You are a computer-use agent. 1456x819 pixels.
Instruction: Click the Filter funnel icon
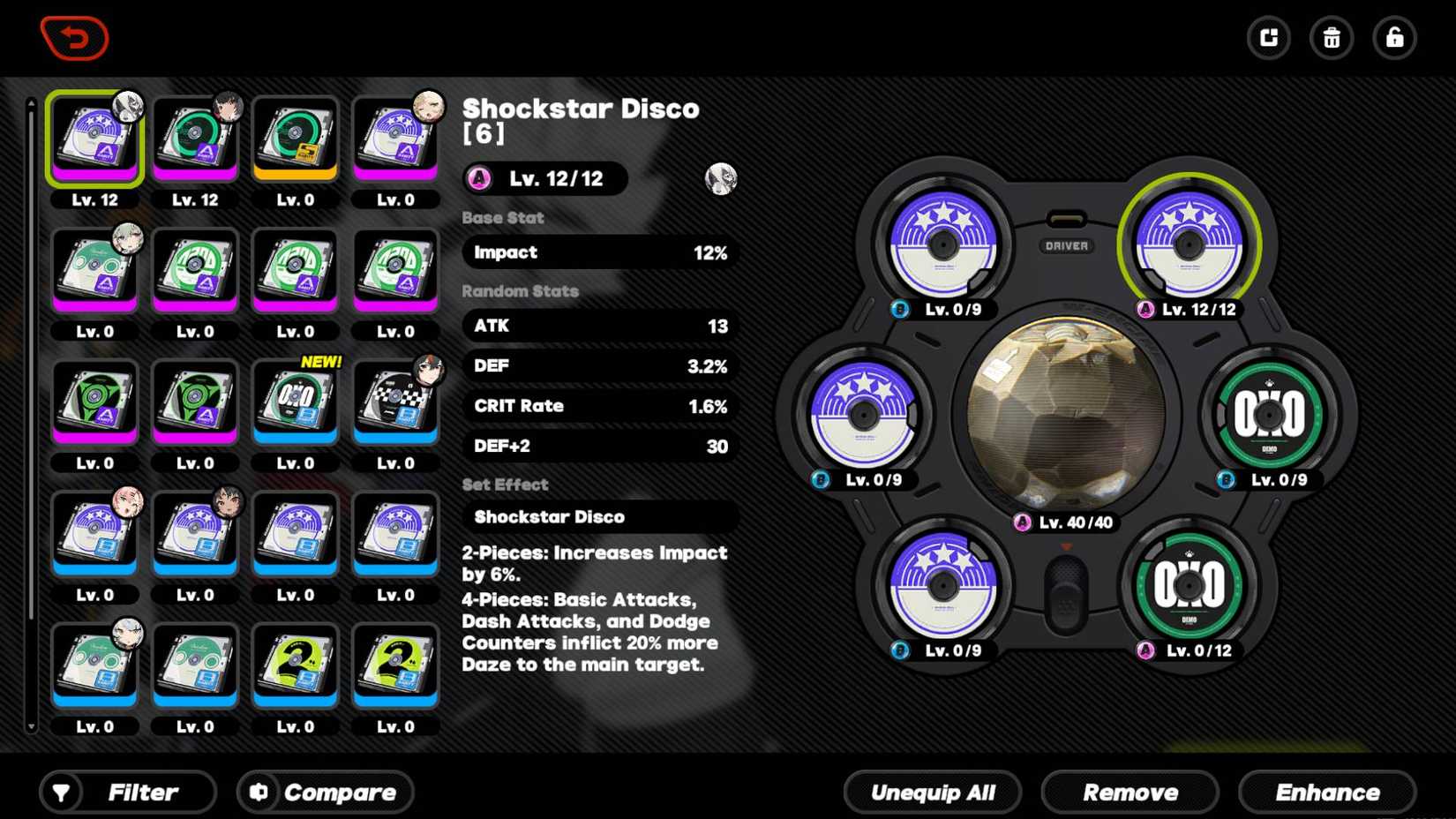coord(61,792)
